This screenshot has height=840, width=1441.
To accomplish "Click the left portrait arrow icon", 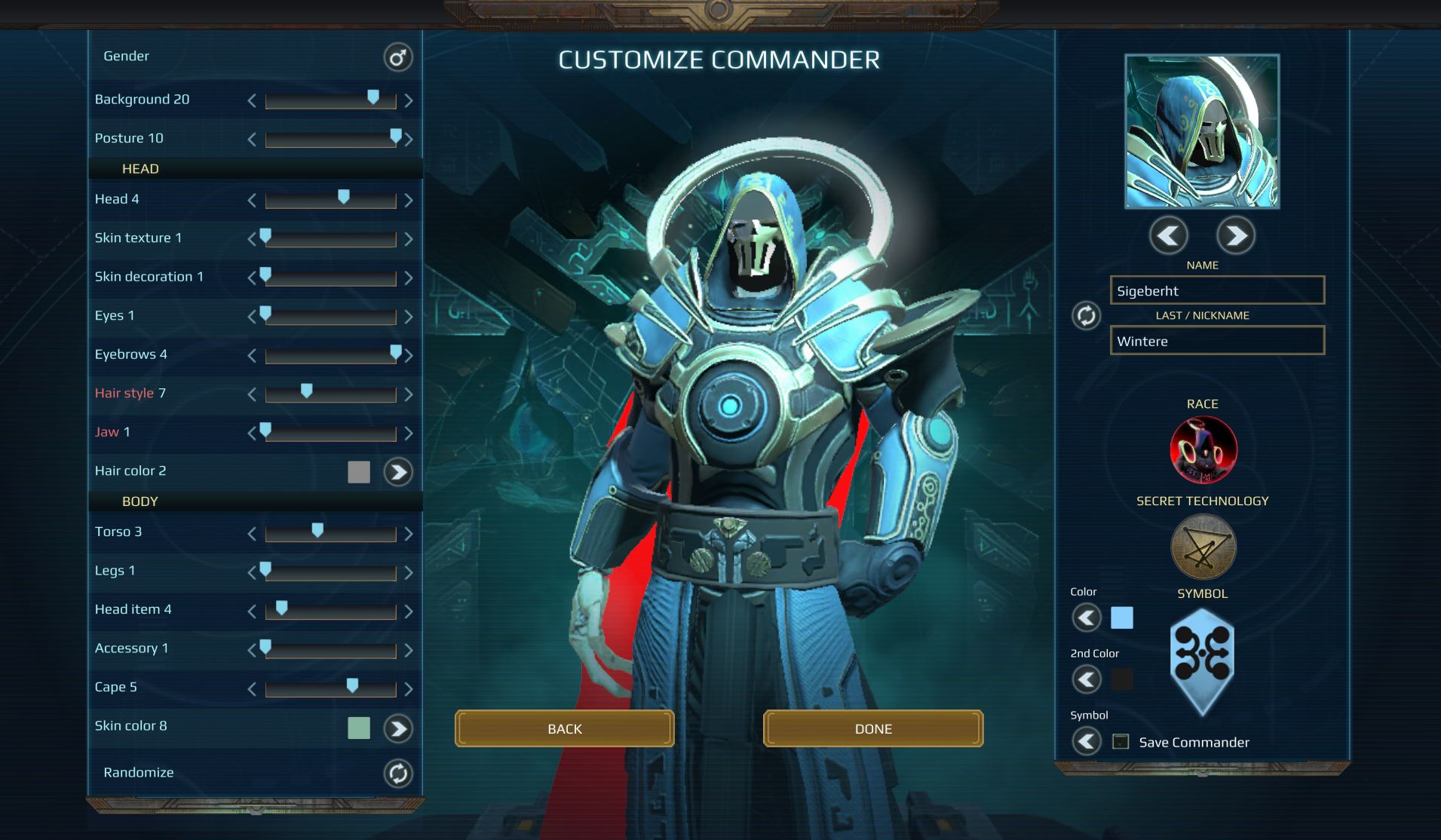I will point(1169,235).
